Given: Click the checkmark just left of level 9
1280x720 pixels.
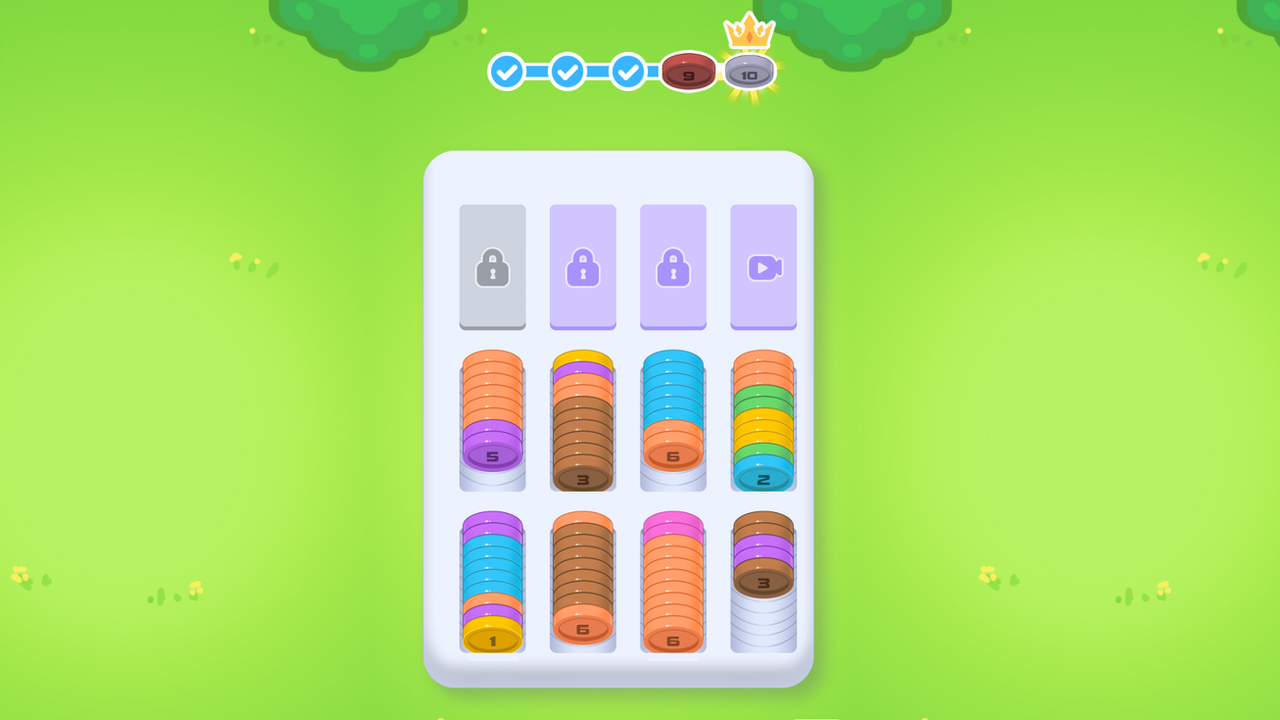Looking at the screenshot, I should point(629,72).
